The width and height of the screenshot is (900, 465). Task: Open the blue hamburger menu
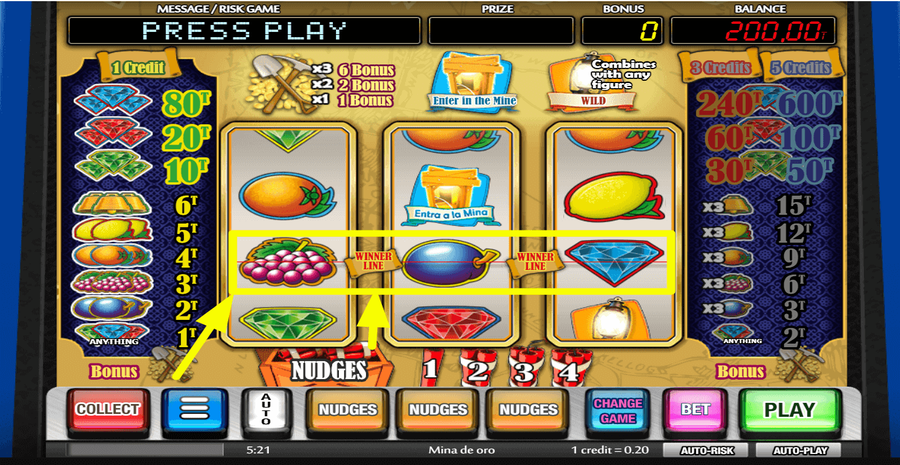click(196, 410)
